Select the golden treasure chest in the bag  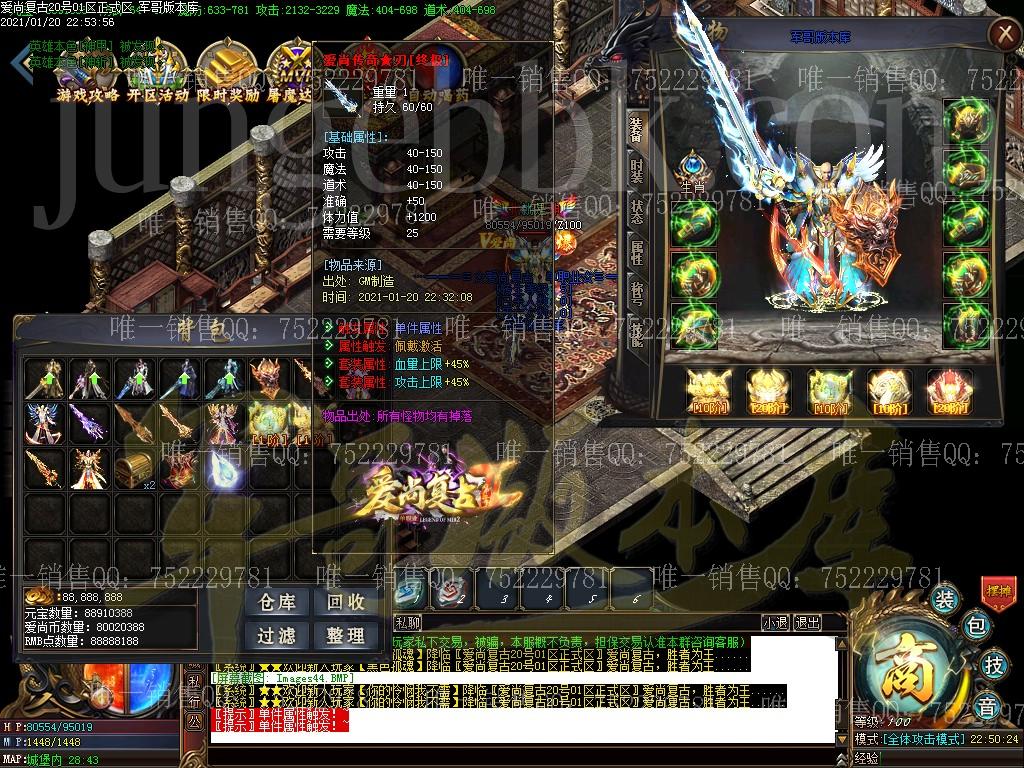(x=134, y=467)
